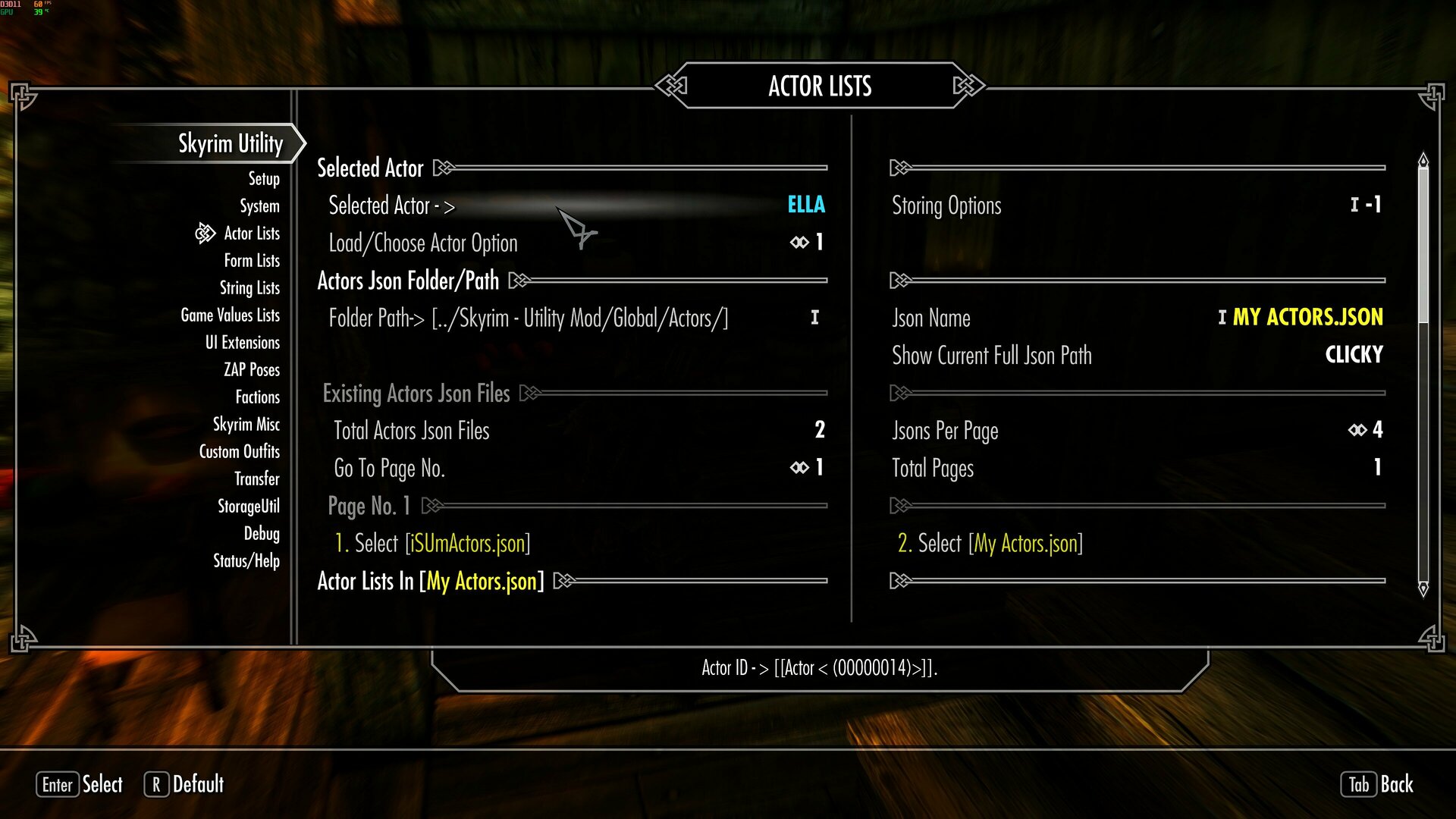Image resolution: width=1456 pixels, height=819 pixels.
Task: Click CLICKY to show current full Json path
Action: coord(1353,355)
